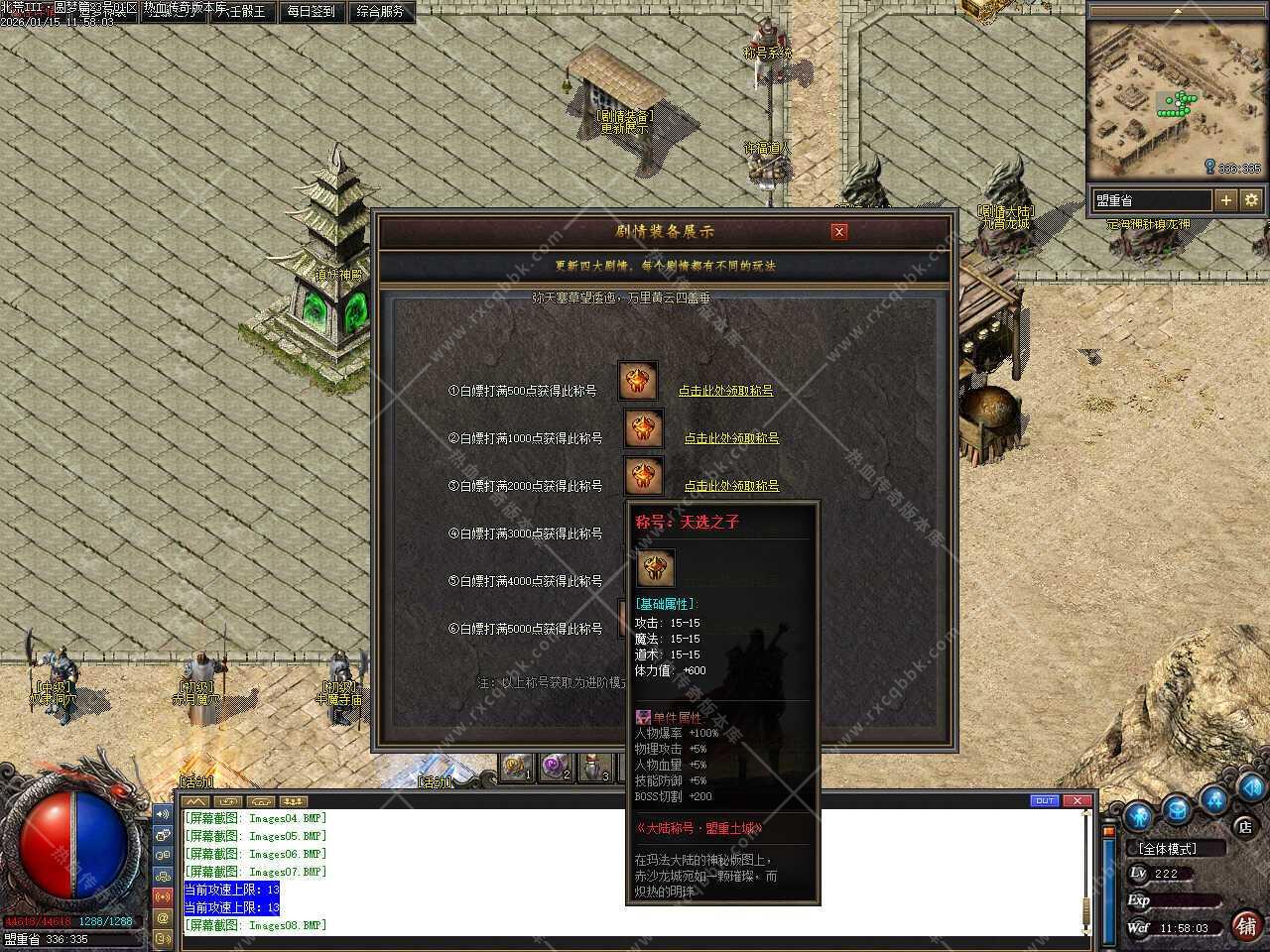Close the 剧情装备展示 window
Image resolution: width=1270 pixels, height=952 pixels.
point(839,232)
